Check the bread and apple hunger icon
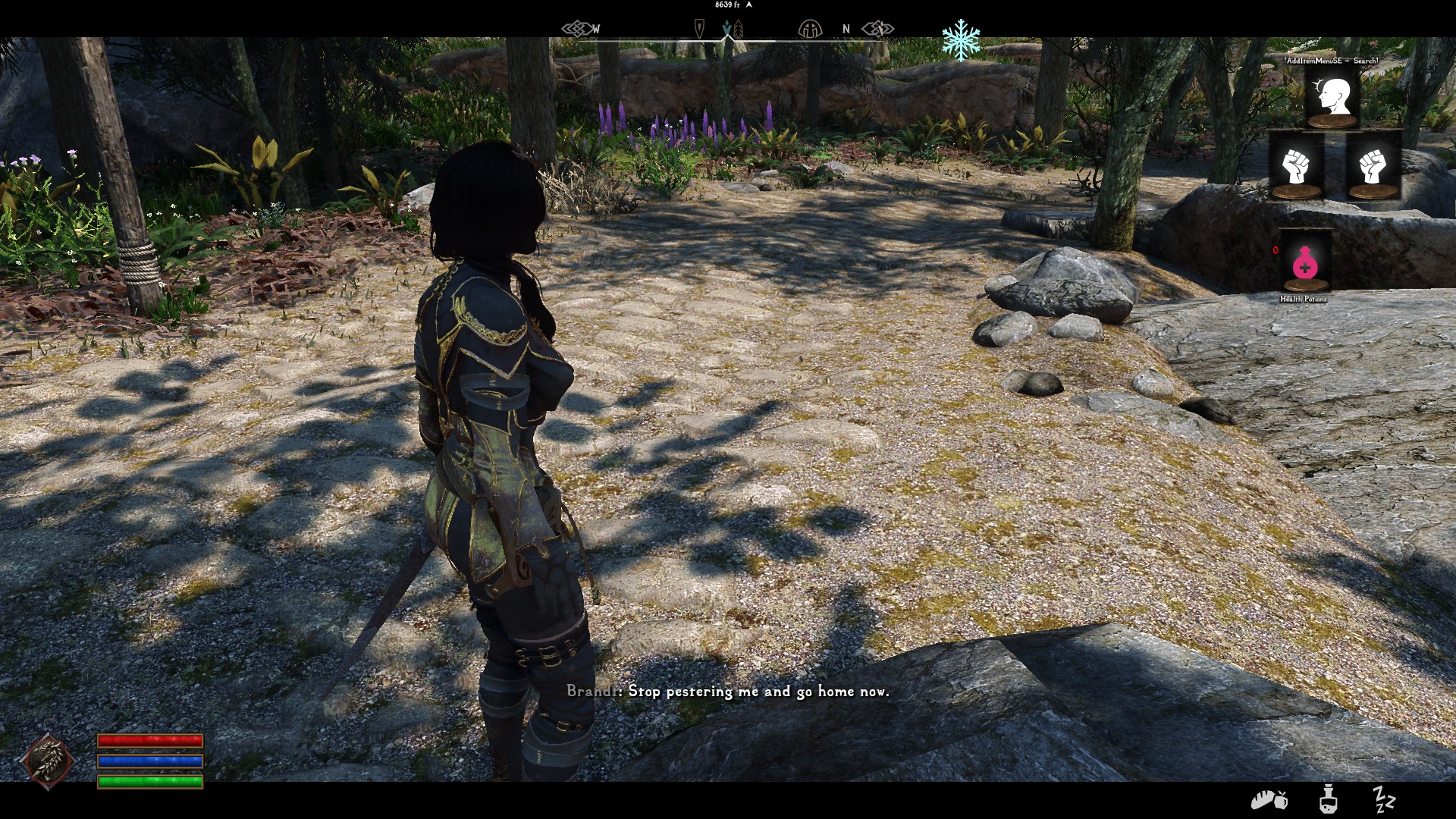 (1268, 800)
